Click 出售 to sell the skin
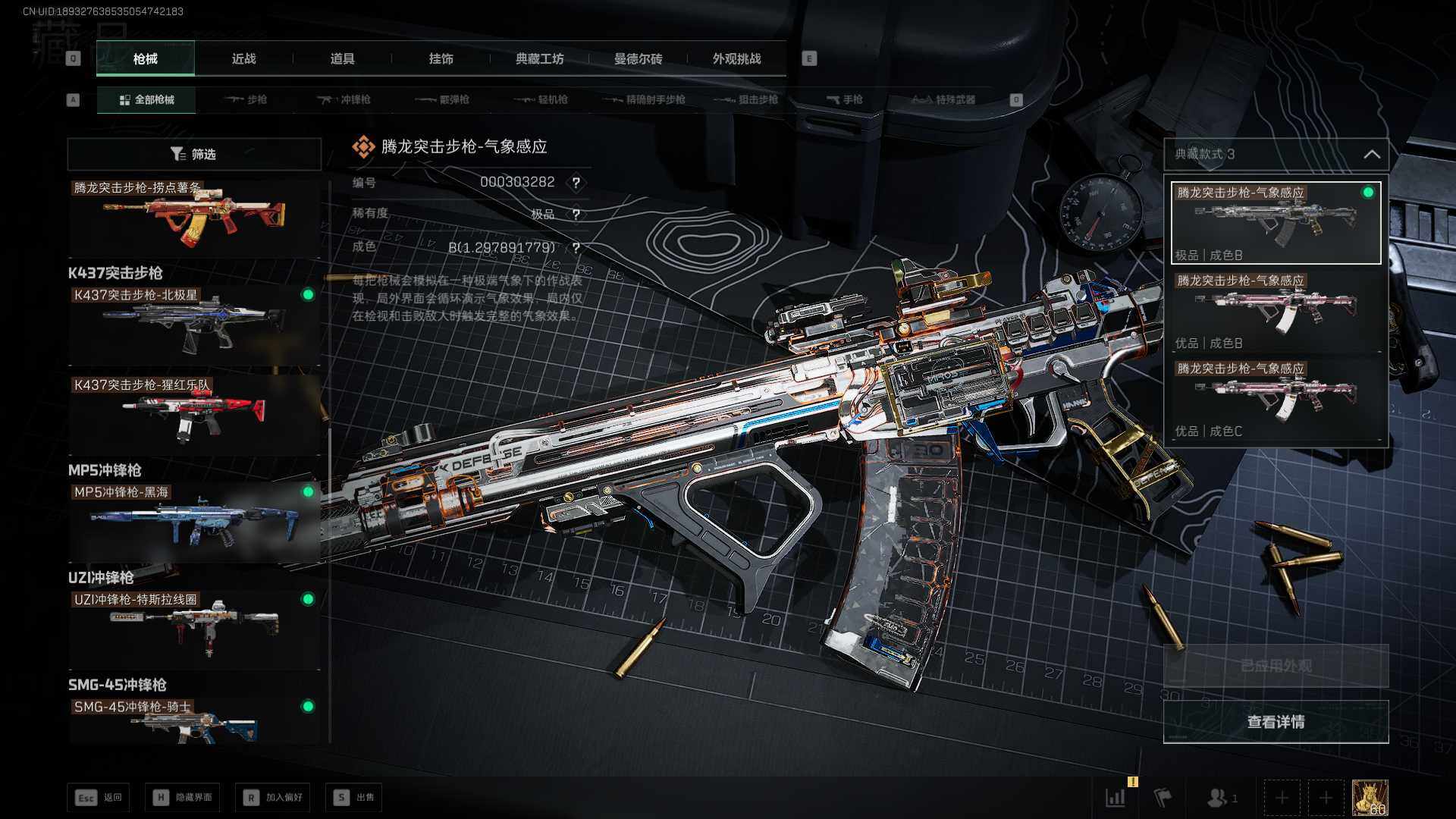Viewport: 1456px width, 819px height. pos(354,797)
